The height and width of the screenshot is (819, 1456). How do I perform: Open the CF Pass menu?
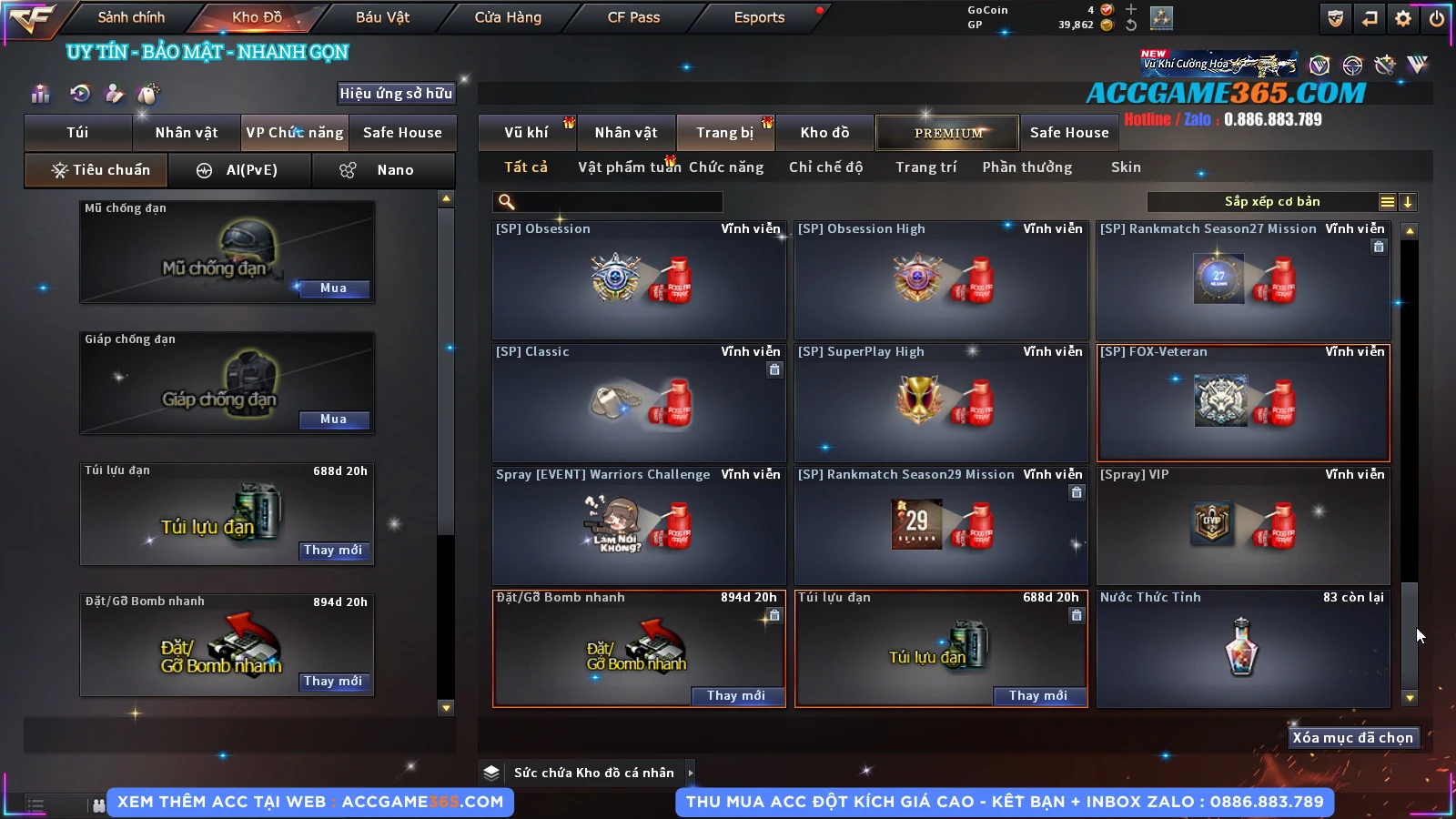point(633,17)
